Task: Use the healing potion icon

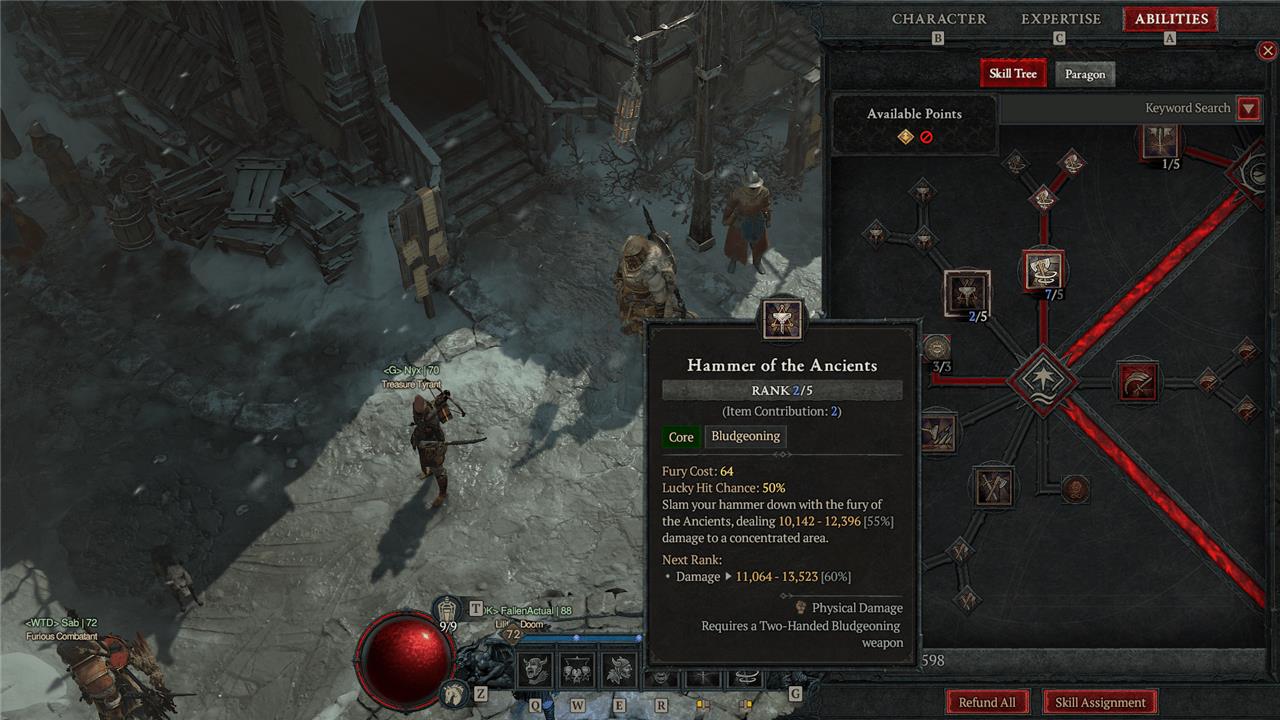Action: 449,609
